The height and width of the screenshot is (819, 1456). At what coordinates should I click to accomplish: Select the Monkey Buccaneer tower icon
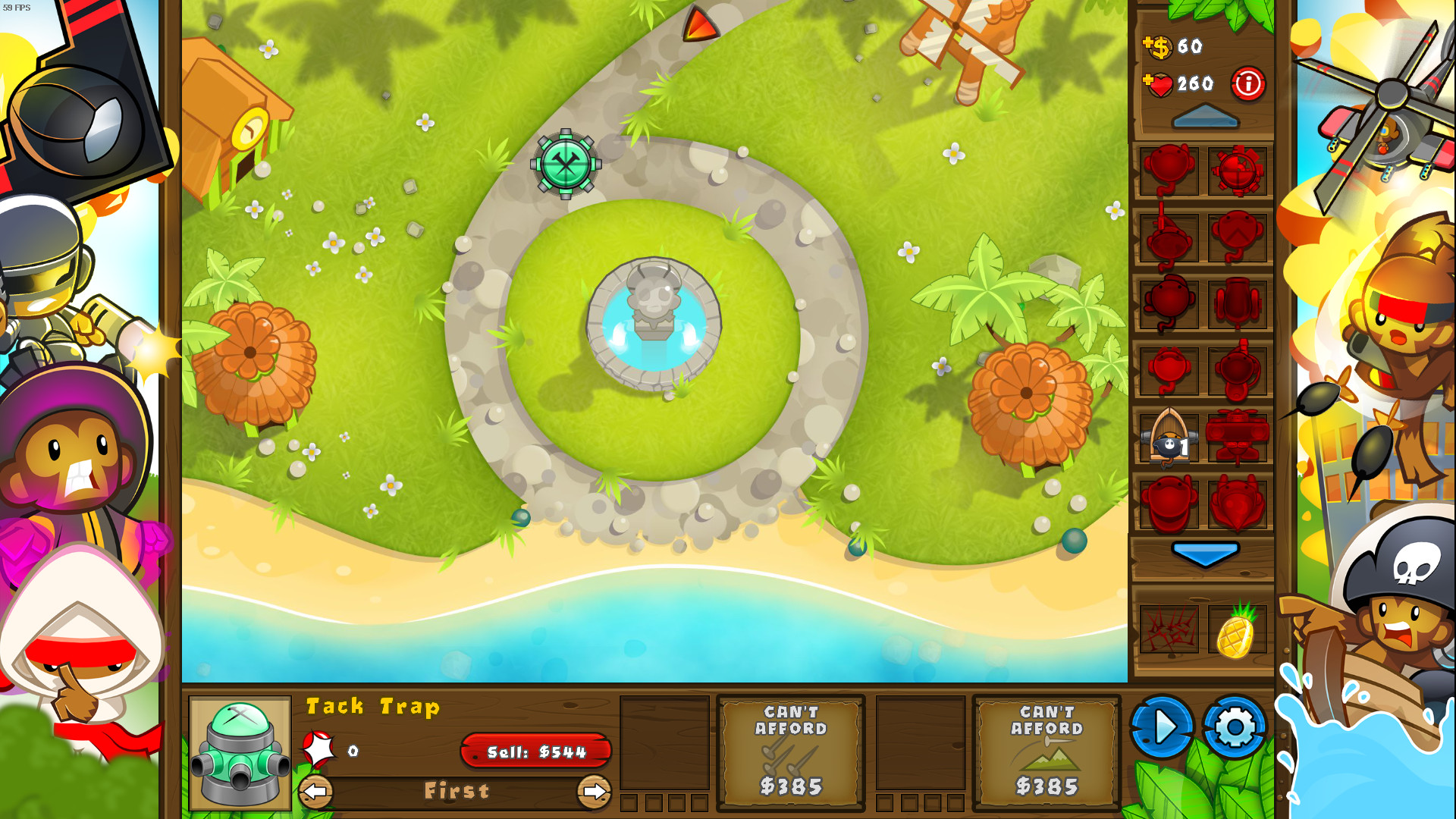(x=1168, y=438)
